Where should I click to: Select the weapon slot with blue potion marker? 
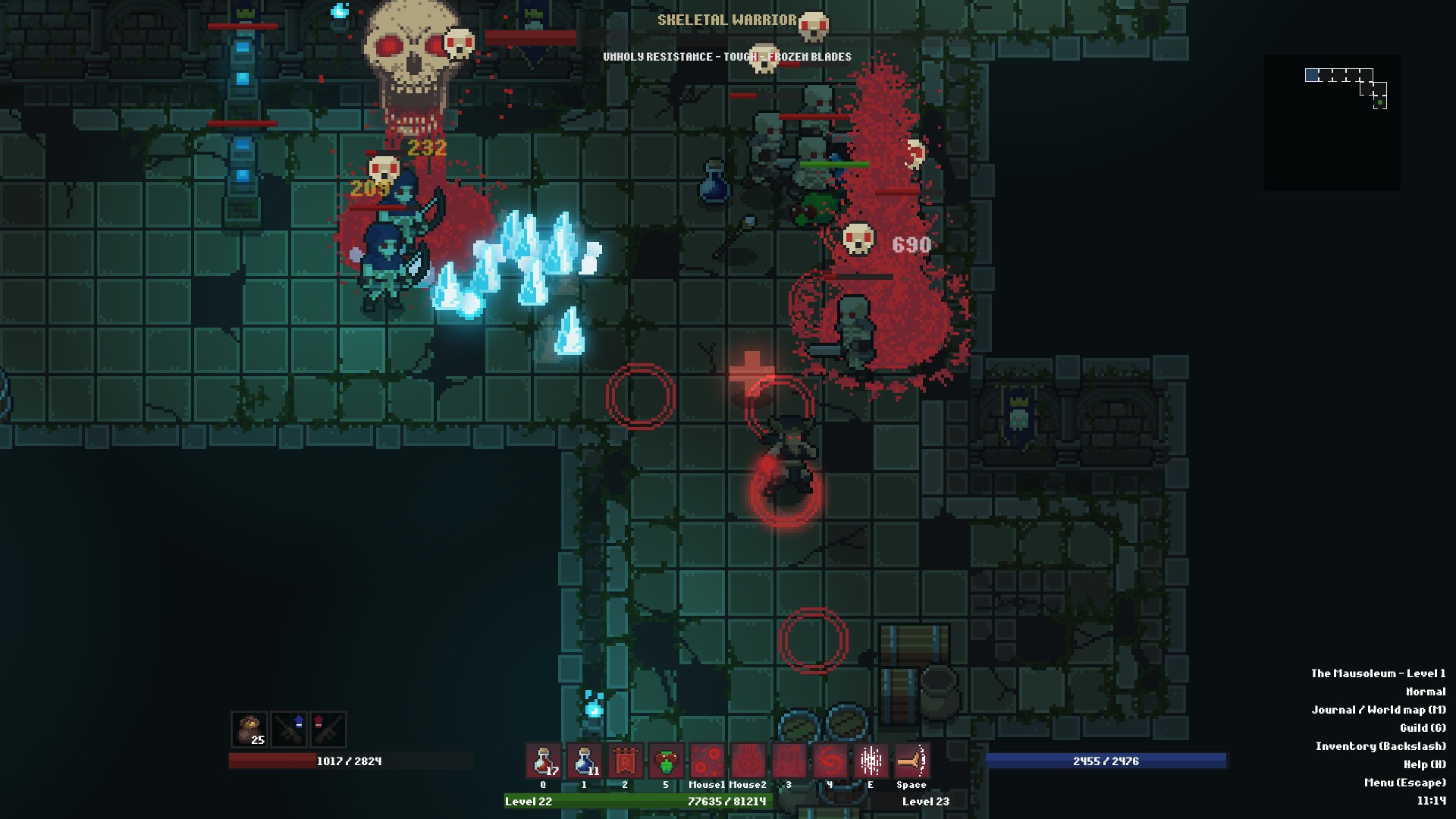tap(289, 730)
